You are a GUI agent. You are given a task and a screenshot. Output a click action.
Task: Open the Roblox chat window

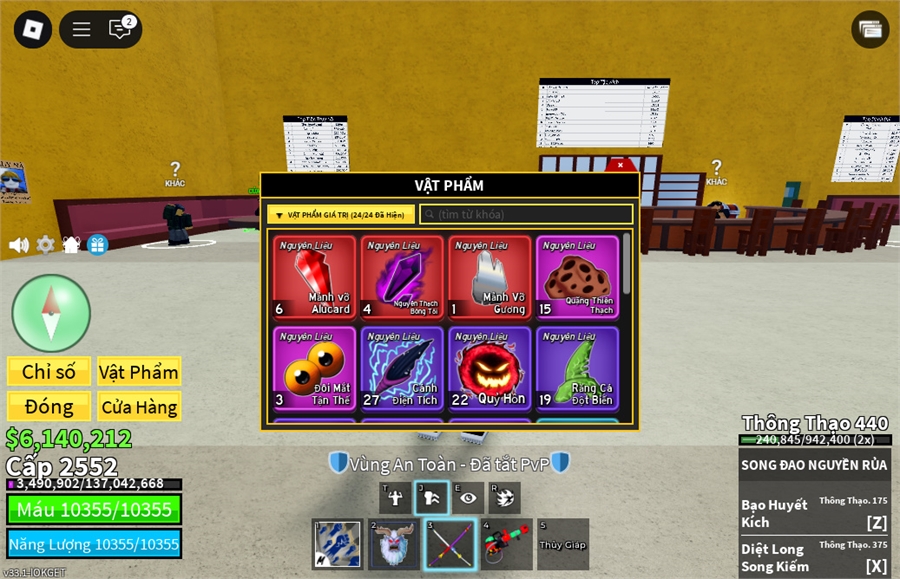(120, 29)
